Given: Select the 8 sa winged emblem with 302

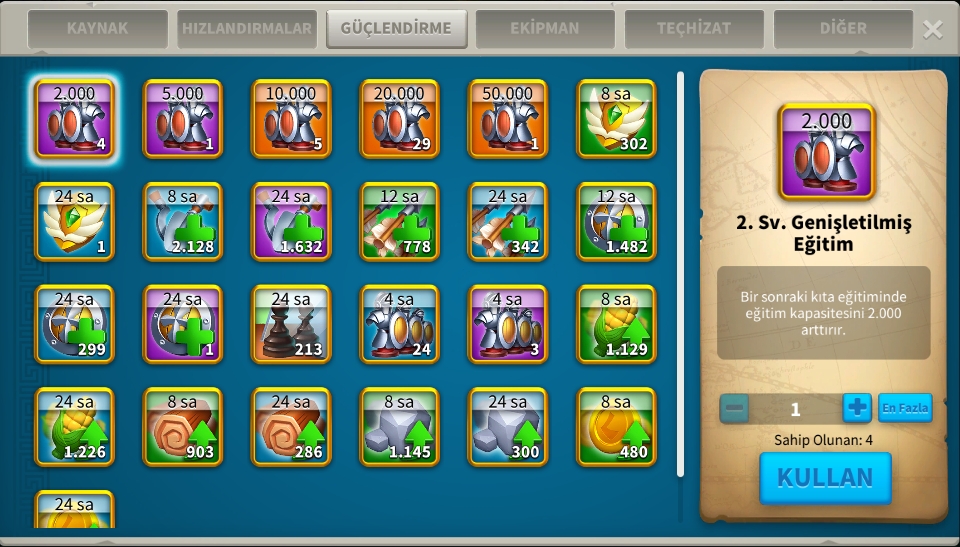Looking at the screenshot, I should (x=616, y=119).
